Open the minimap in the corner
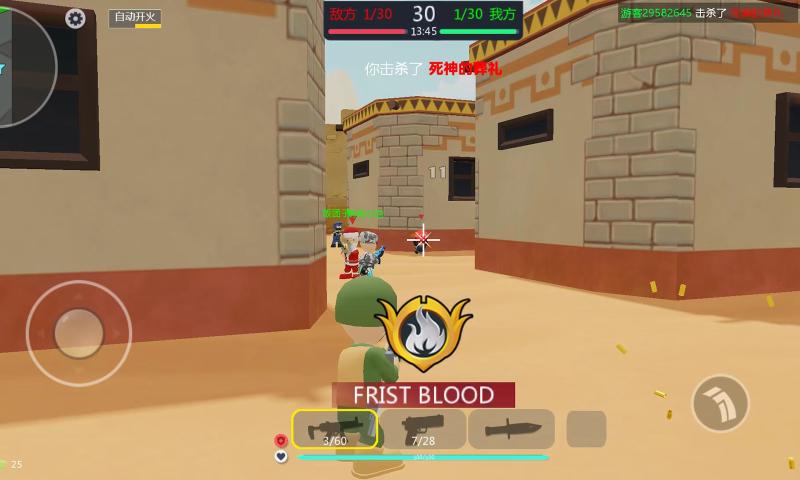This screenshot has height=480, width=800. click(20, 66)
